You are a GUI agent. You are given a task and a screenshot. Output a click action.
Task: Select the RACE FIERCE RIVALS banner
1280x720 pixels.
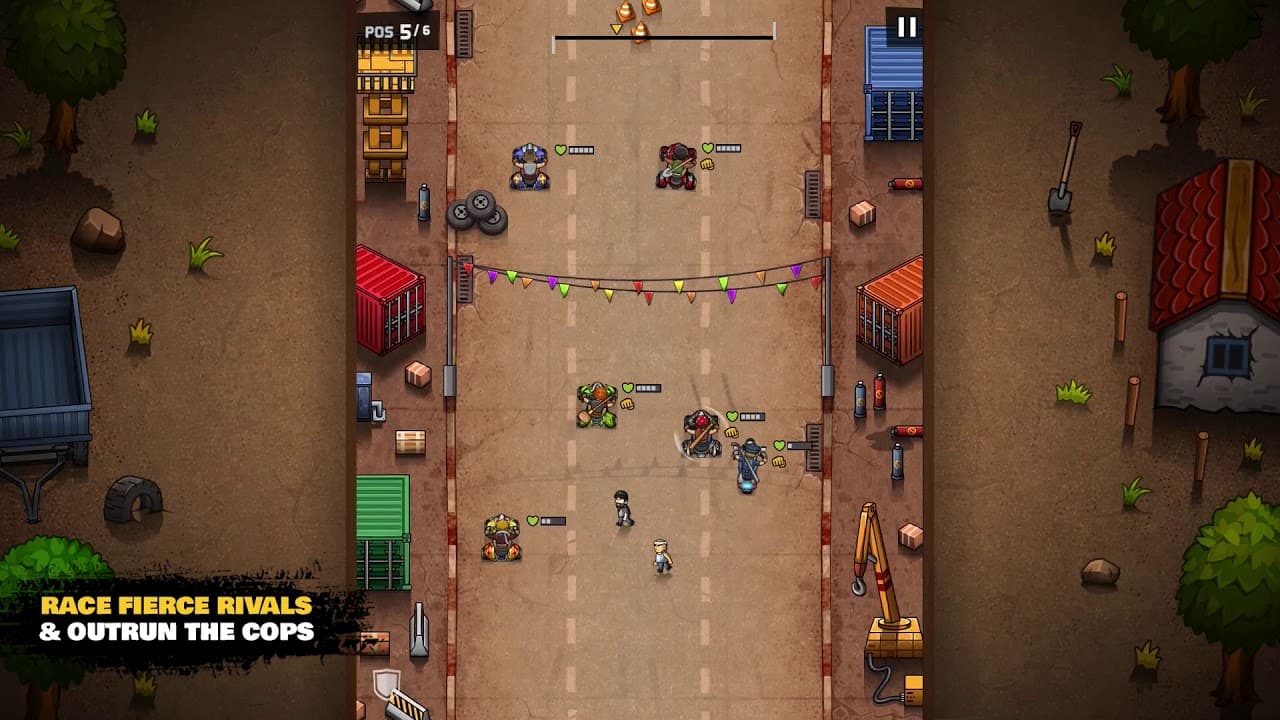coord(175,606)
